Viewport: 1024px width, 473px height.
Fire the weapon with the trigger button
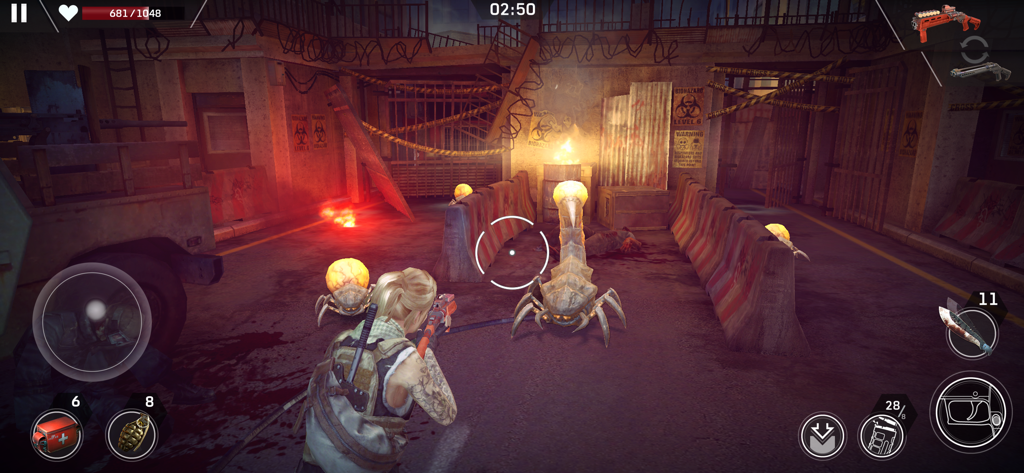click(x=970, y=411)
